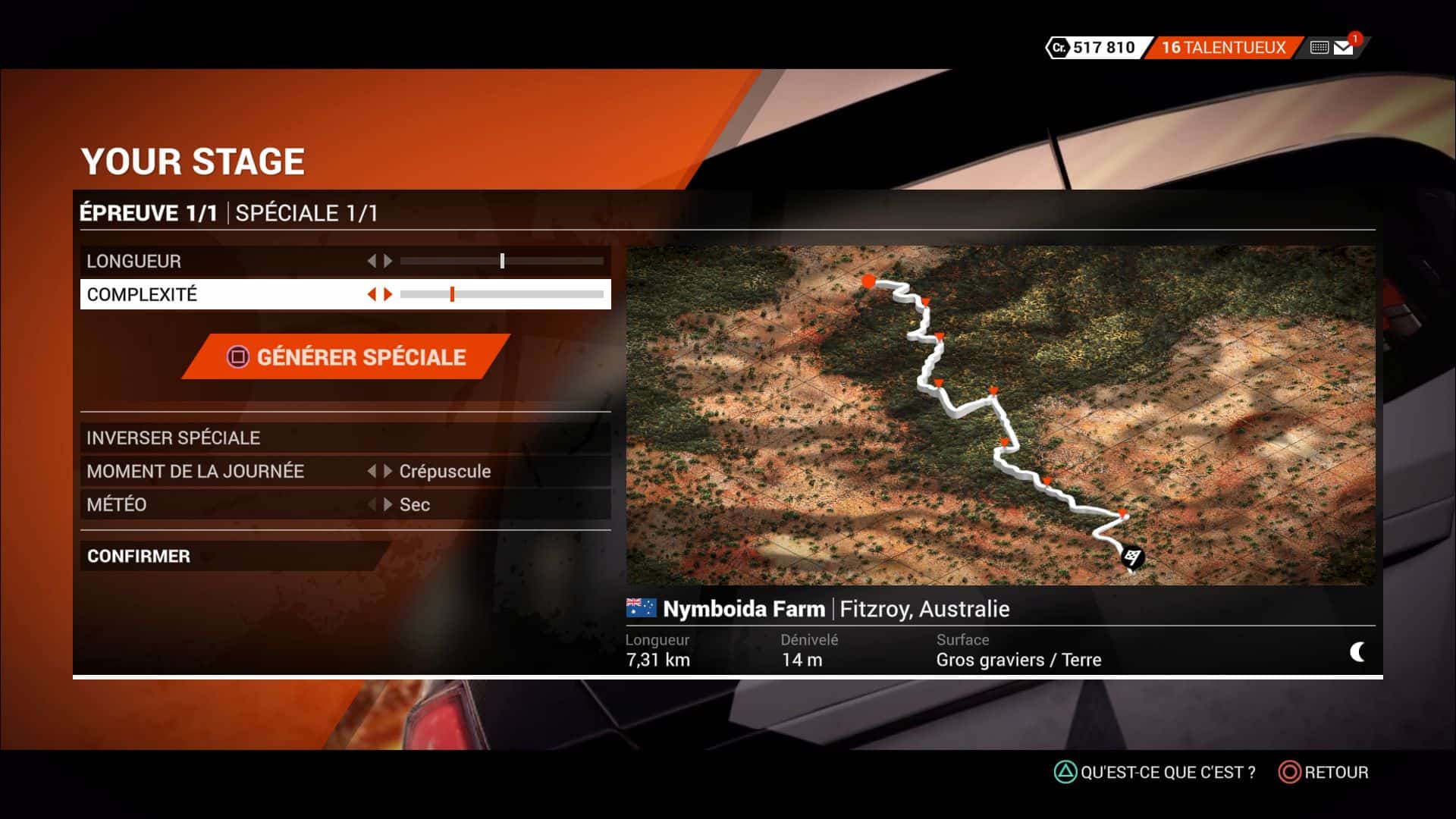1456x819 pixels.
Task: Switch Météo to next option
Action: (x=388, y=504)
